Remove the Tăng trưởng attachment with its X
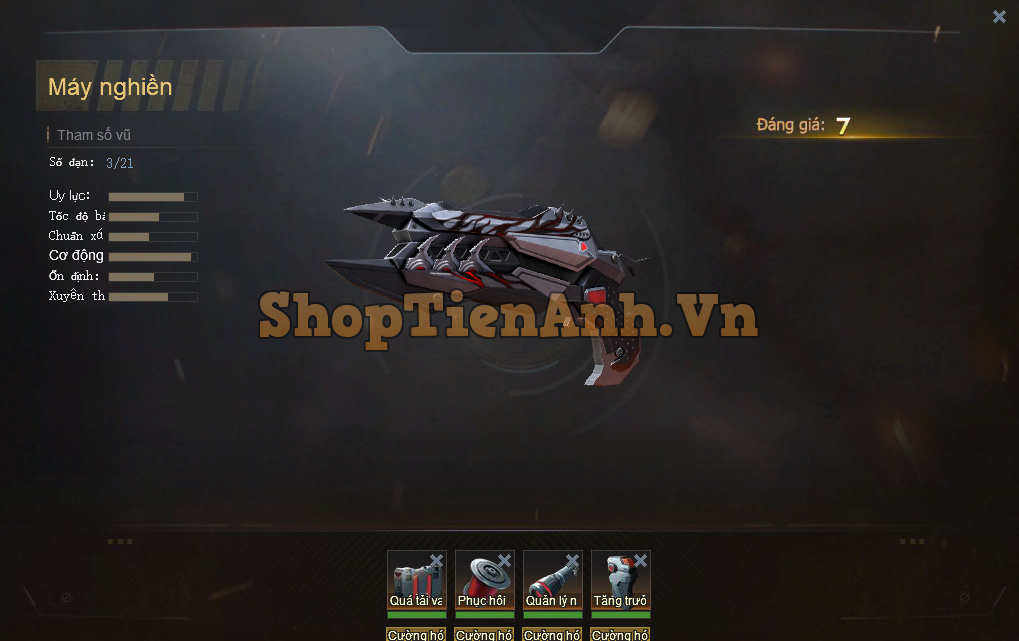The image size is (1019, 641). [640, 561]
